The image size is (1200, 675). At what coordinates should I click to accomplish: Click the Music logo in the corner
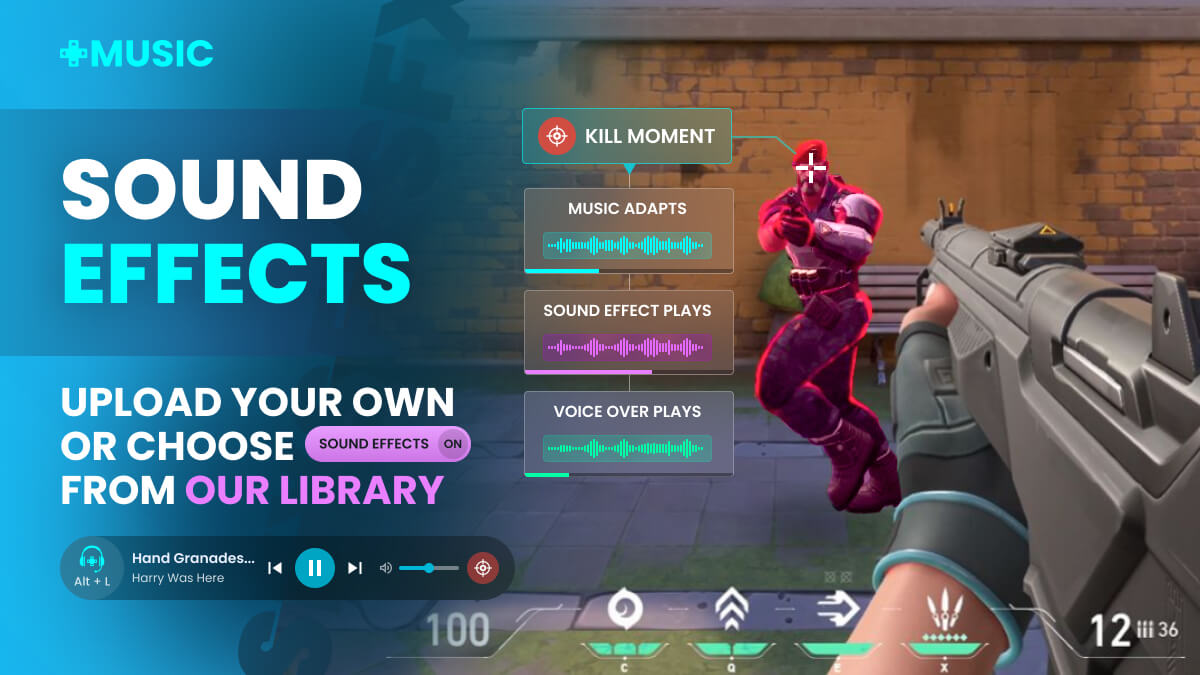(x=137, y=53)
